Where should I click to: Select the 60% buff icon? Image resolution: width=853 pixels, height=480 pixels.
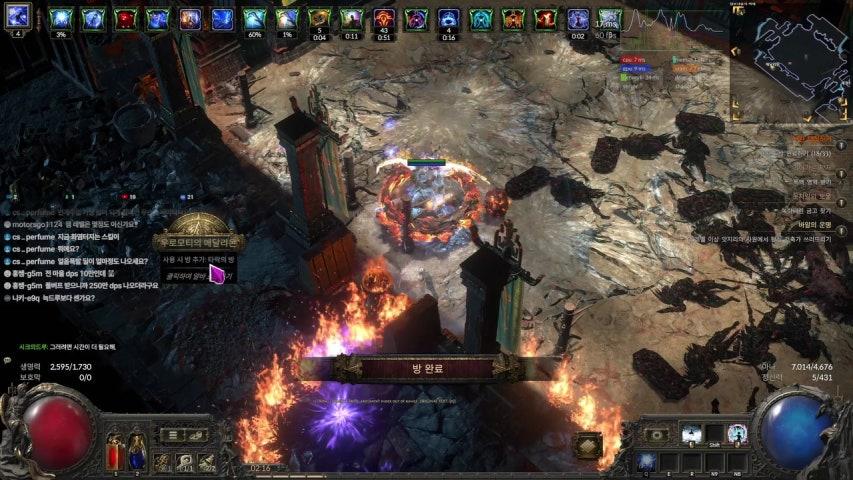point(254,19)
